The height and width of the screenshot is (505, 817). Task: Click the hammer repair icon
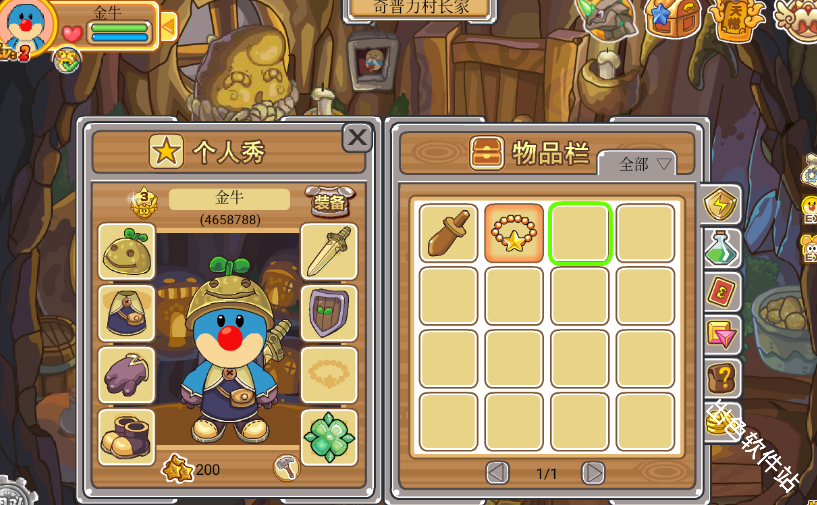coord(287,467)
